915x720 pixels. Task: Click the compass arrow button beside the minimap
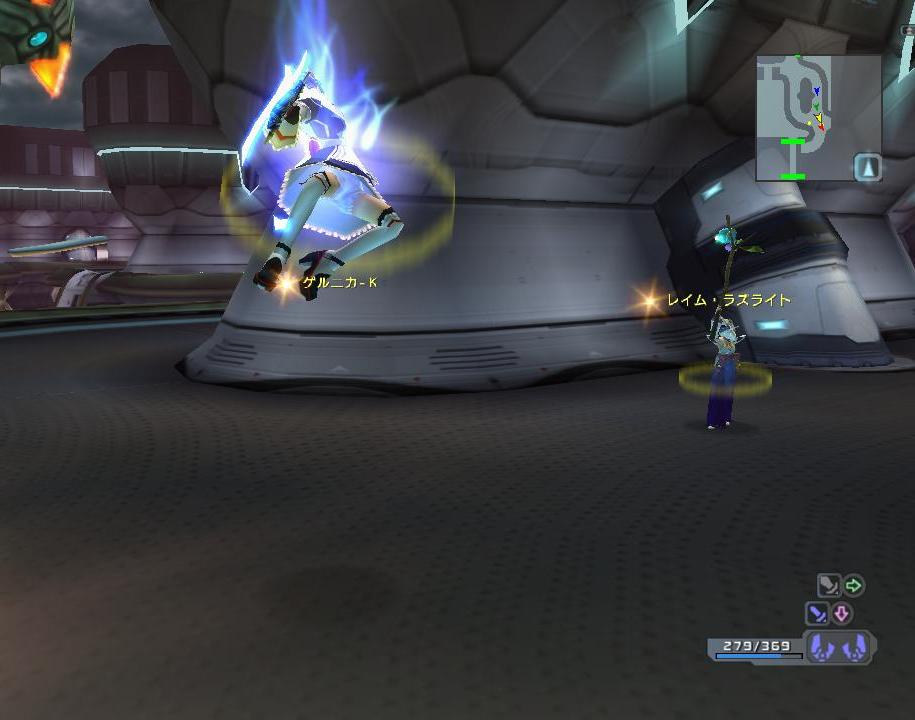(x=868, y=168)
